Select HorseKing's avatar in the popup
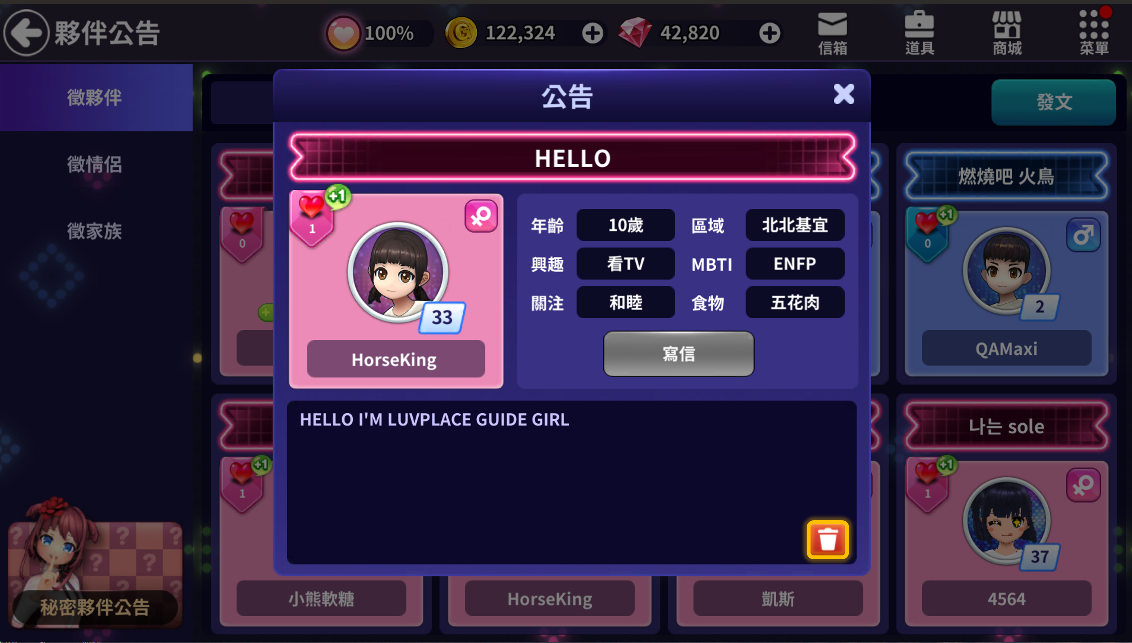The height and width of the screenshot is (643, 1132). click(x=398, y=271)
